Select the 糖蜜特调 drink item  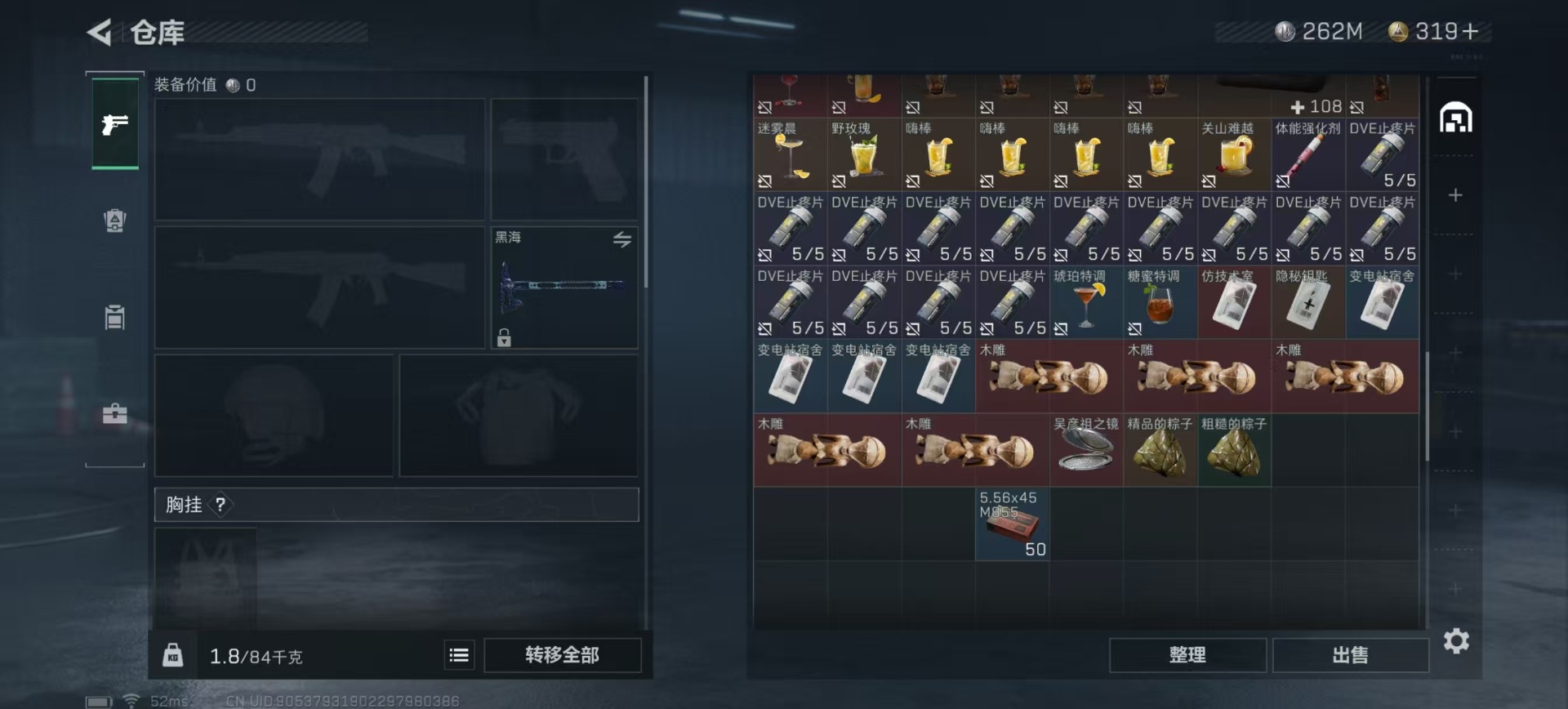point(1160,302)
